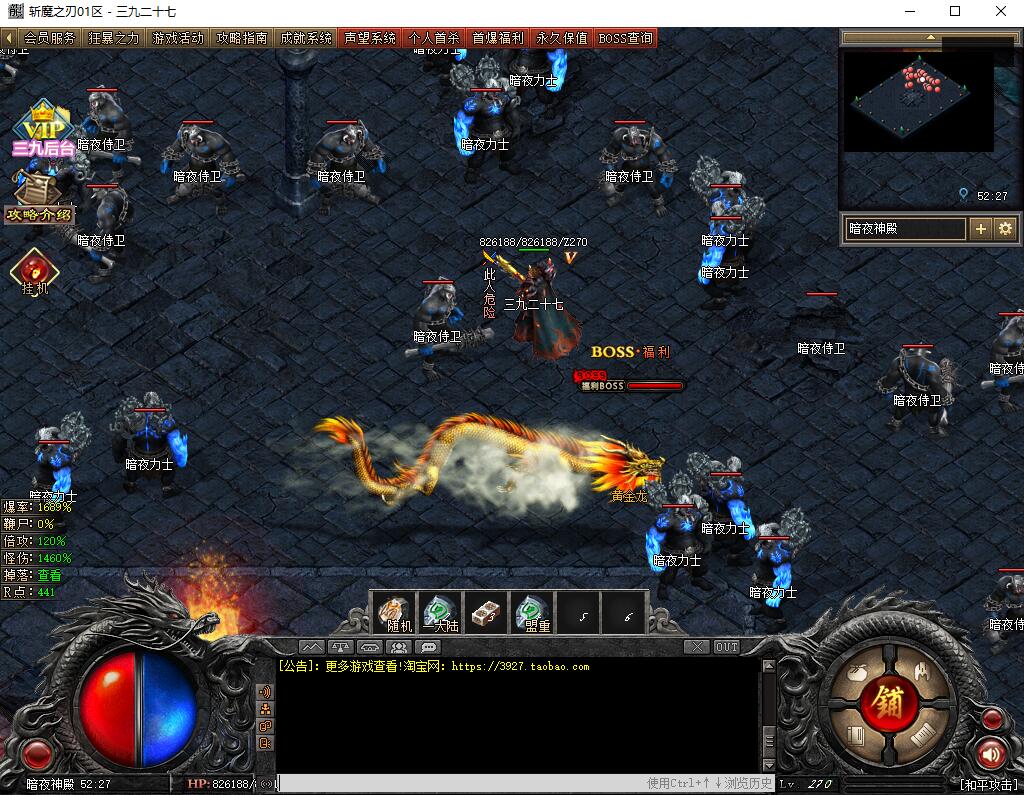
Task: Open the 成就系统 achievement system
Action: pyautogui.click(x=306, y=38)
